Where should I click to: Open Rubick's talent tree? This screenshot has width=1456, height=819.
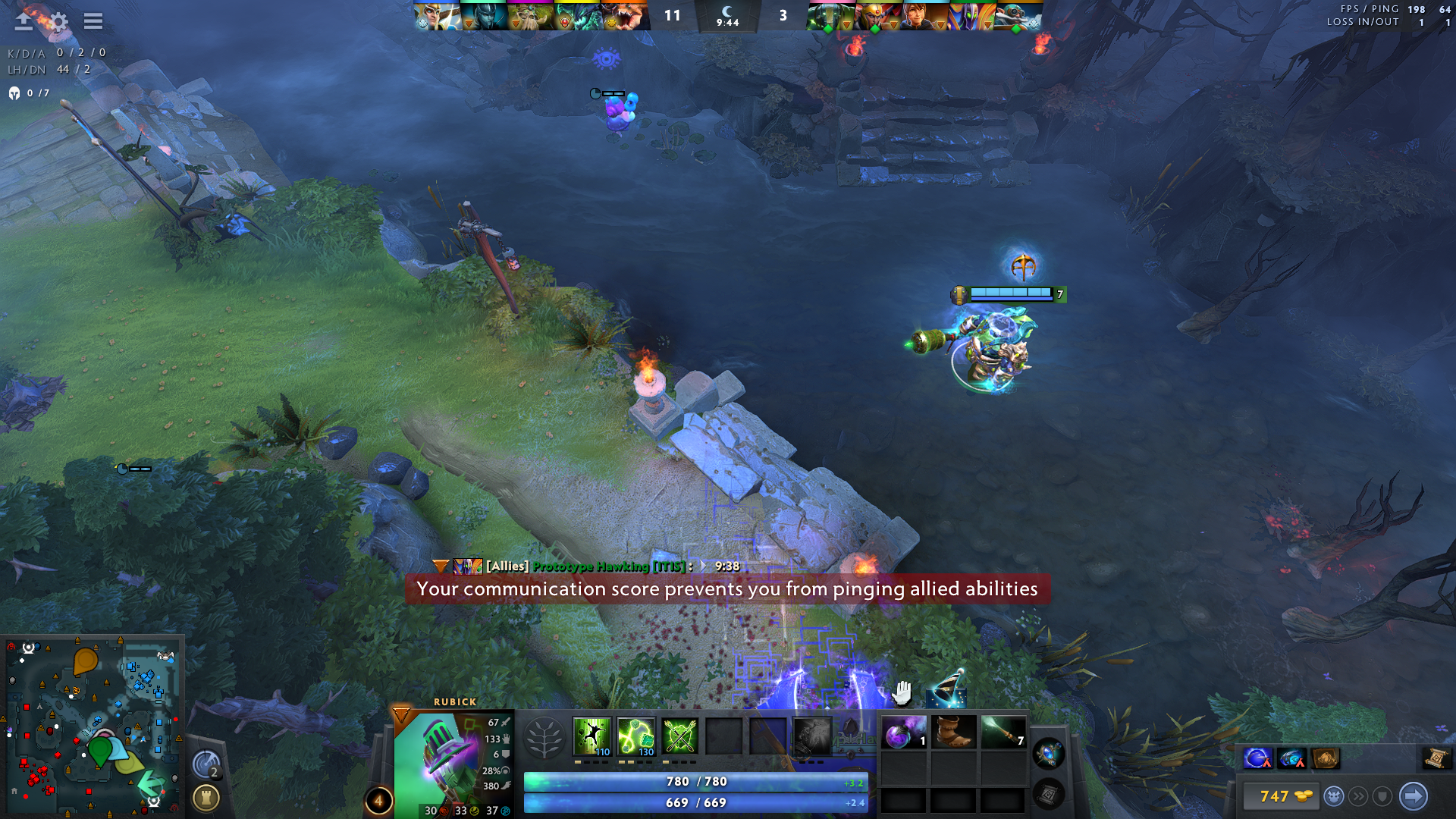(x=544, y=737)
